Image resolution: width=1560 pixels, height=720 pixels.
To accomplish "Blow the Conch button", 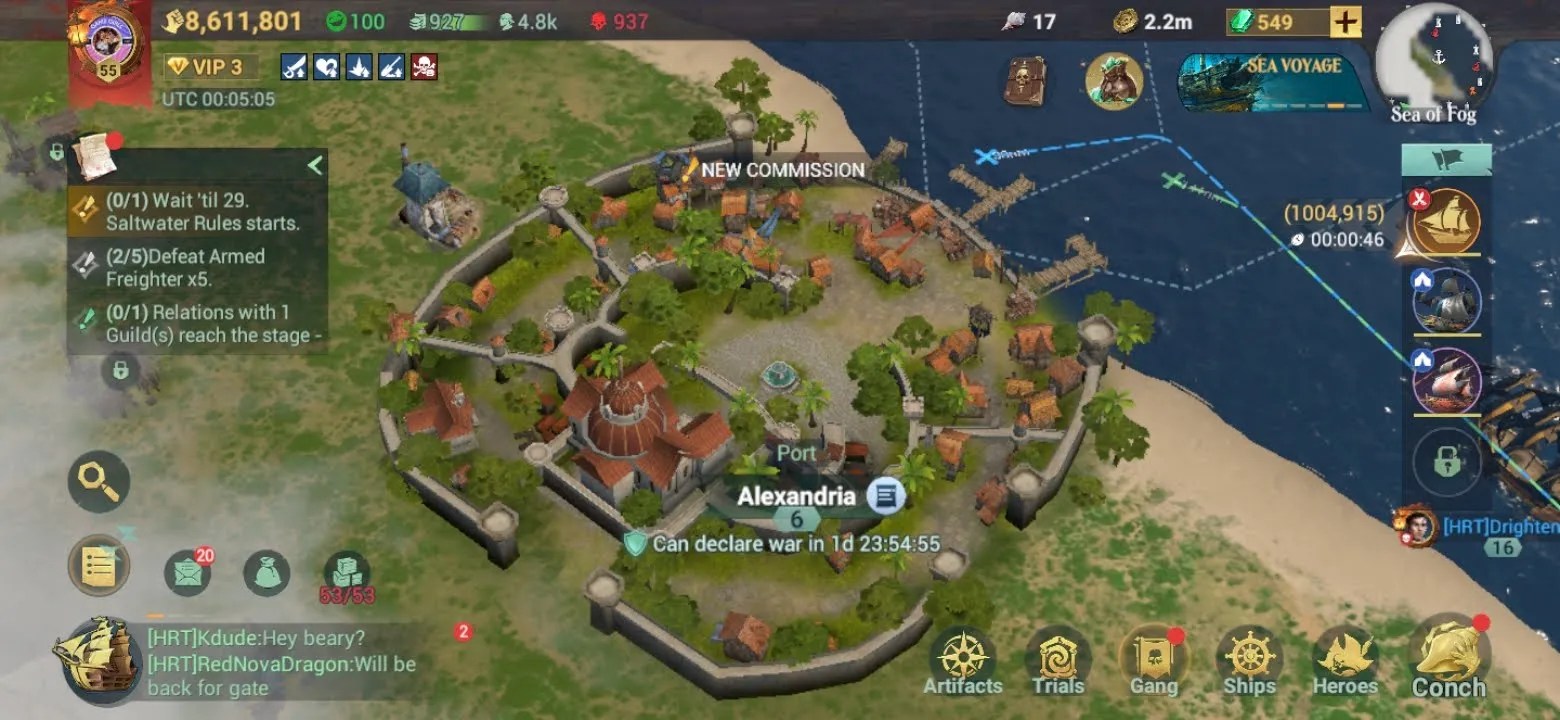I will point(1448,660).
